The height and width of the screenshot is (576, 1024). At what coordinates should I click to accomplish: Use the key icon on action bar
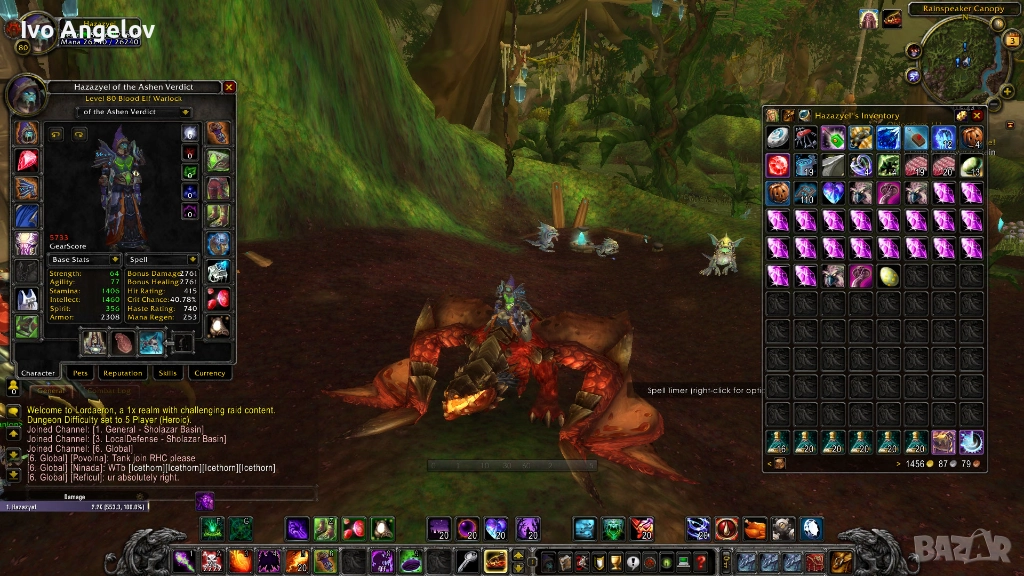click(467, 561)
